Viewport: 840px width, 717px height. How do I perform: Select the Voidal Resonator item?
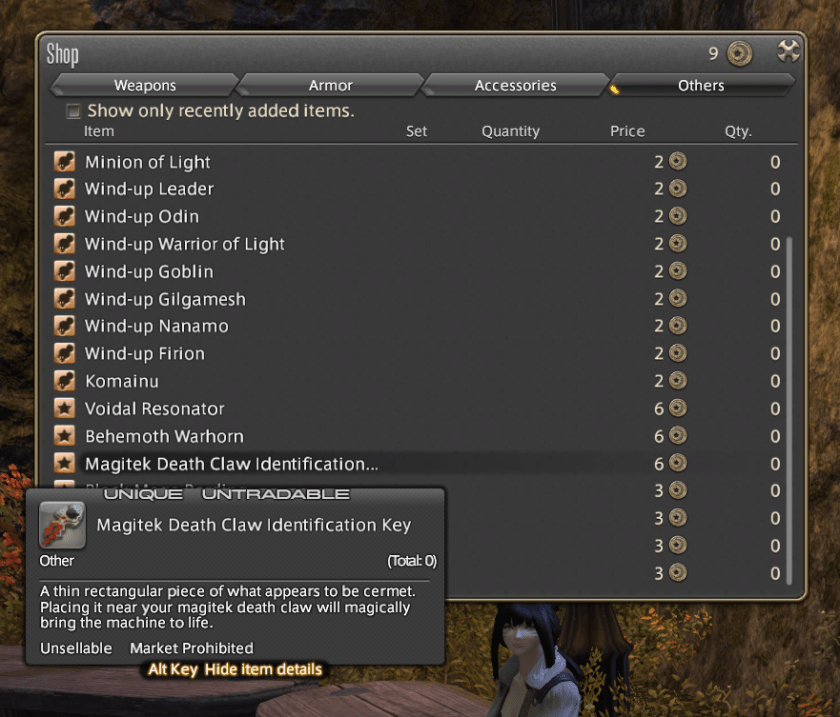(155, 408)
